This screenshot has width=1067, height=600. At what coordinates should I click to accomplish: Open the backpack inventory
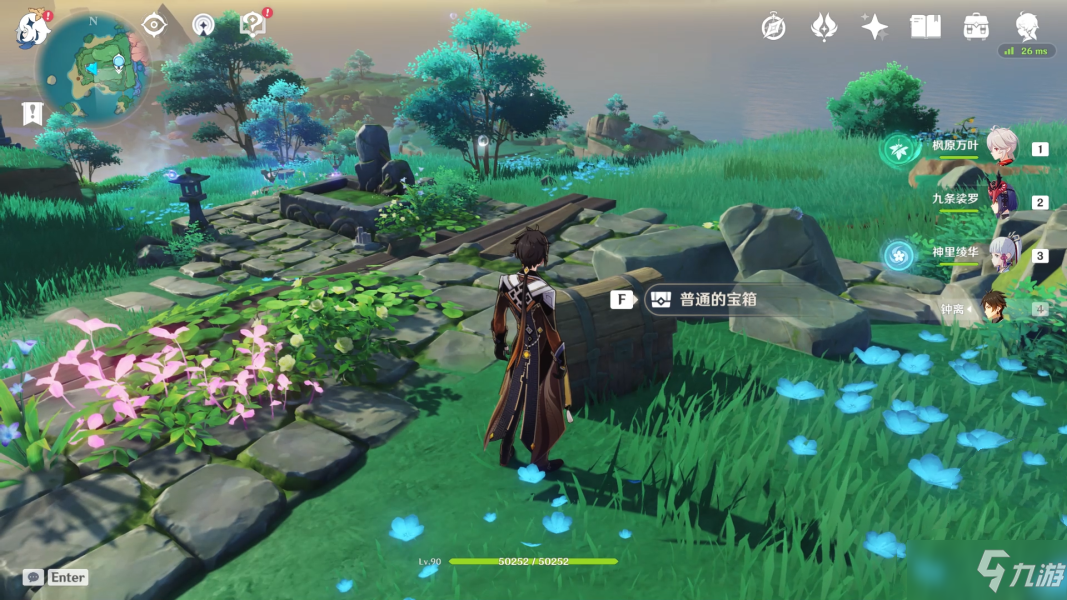coord(976,27)
